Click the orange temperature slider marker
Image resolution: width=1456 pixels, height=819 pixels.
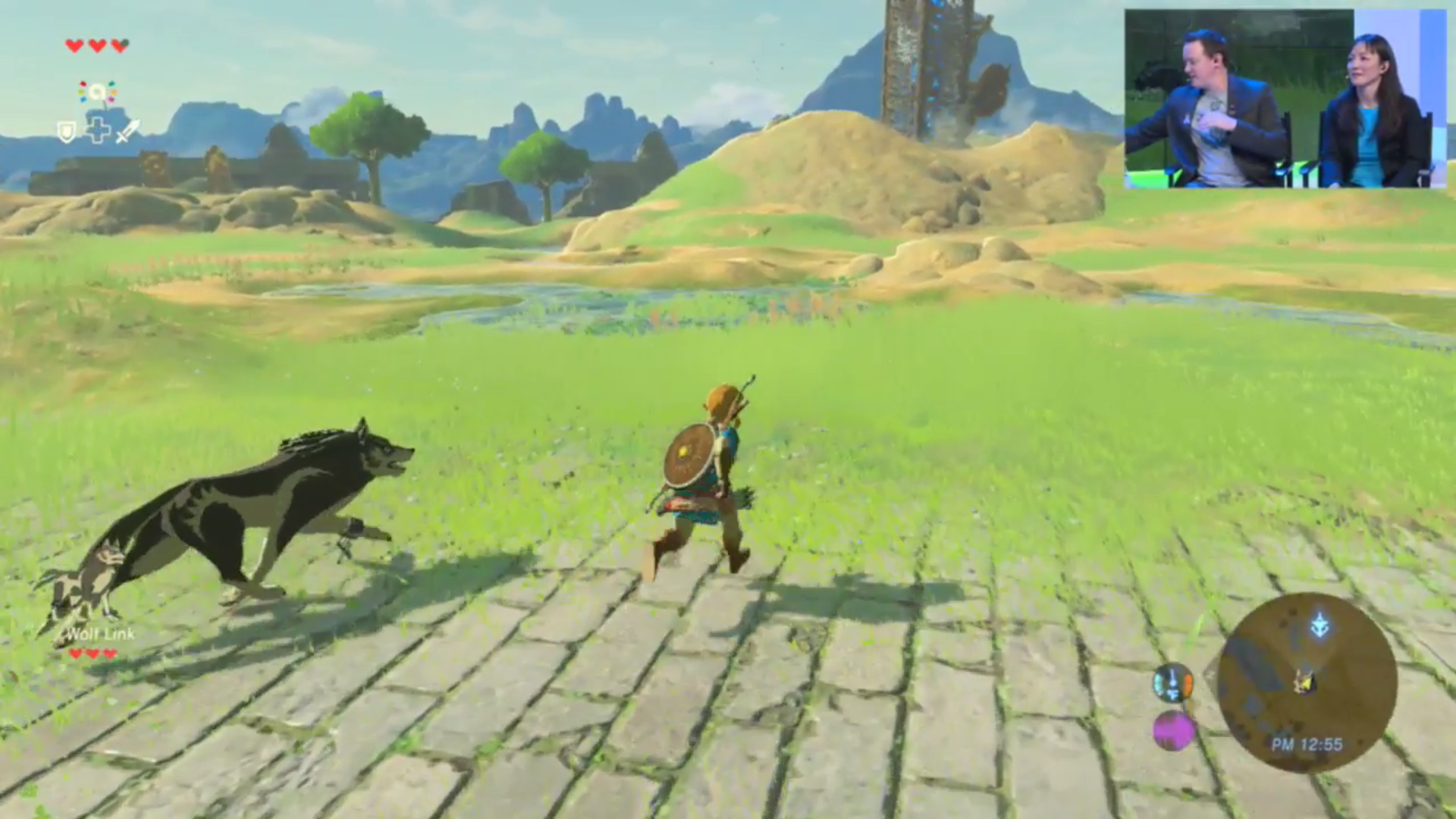pyautogui.click(x=1188, y=684)
